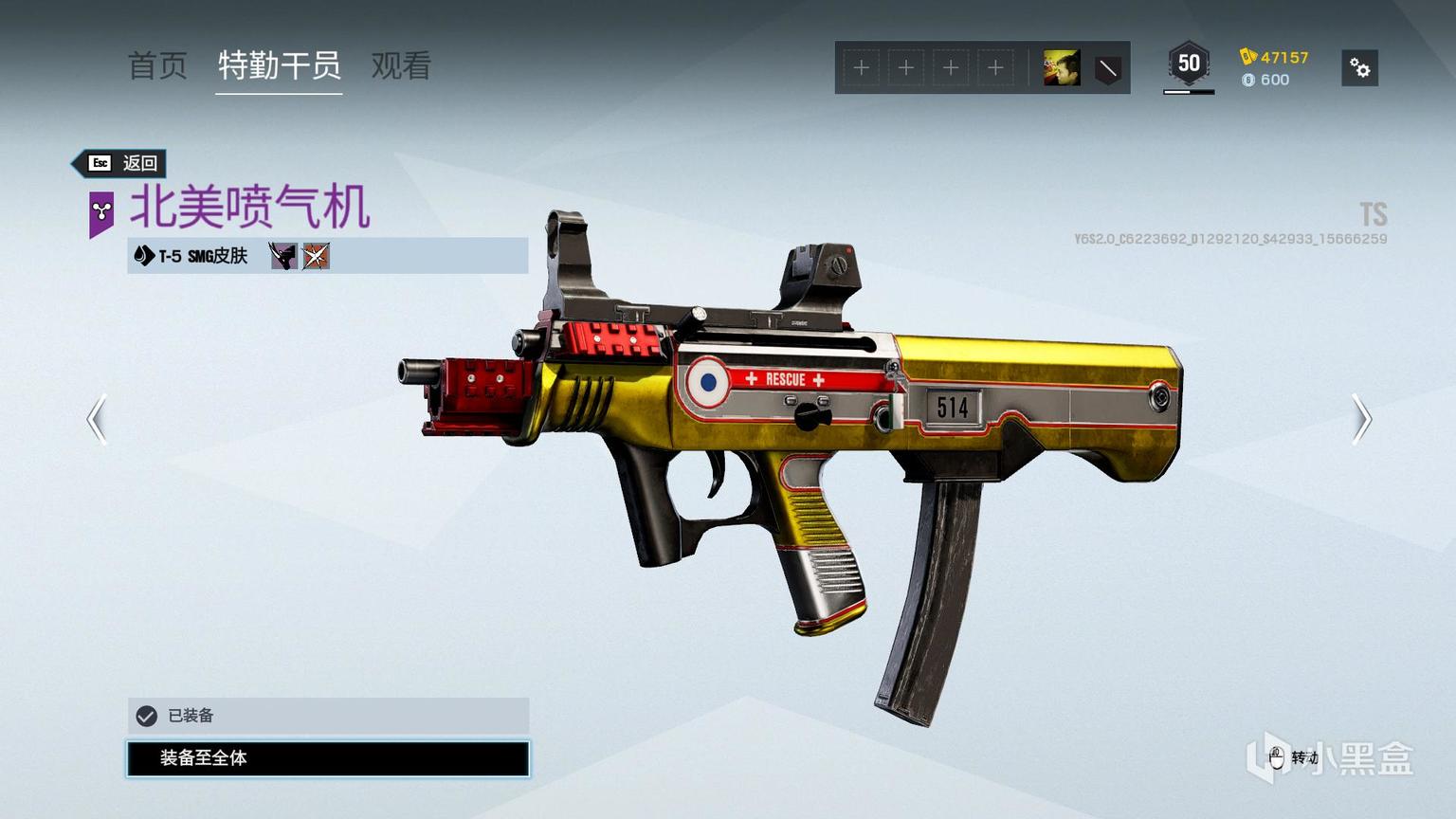Switch to the 首页 home tab
Screen dimensions: 1456x819
coord(157,65)
